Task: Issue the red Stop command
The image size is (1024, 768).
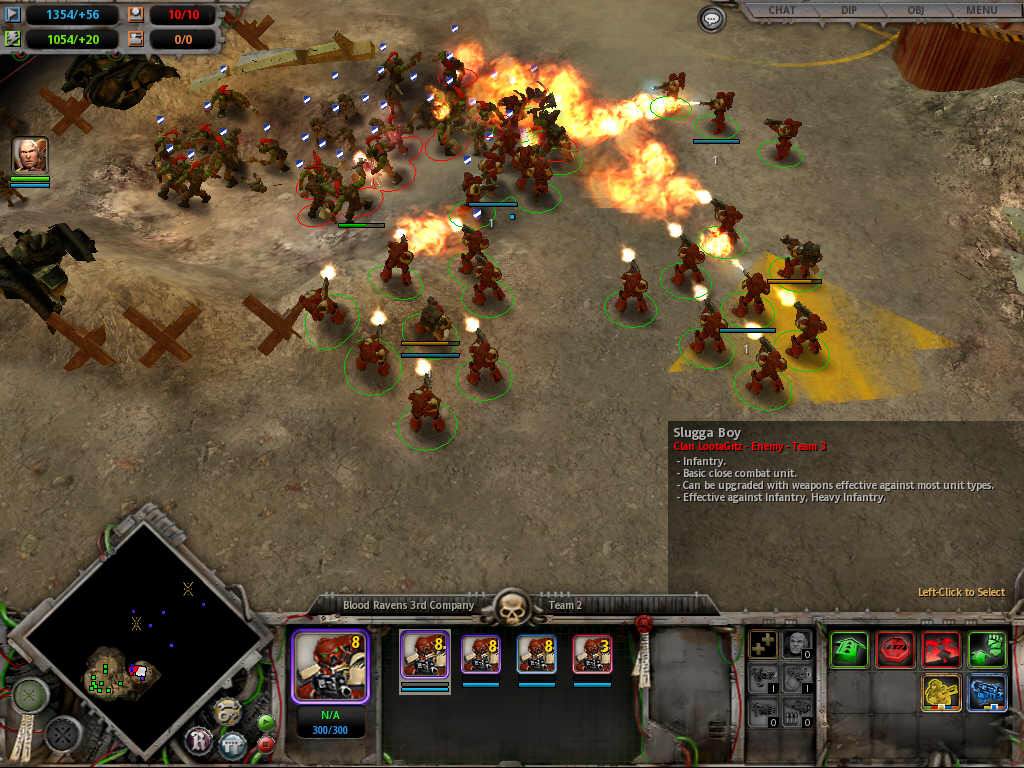Action: [895, 650]
